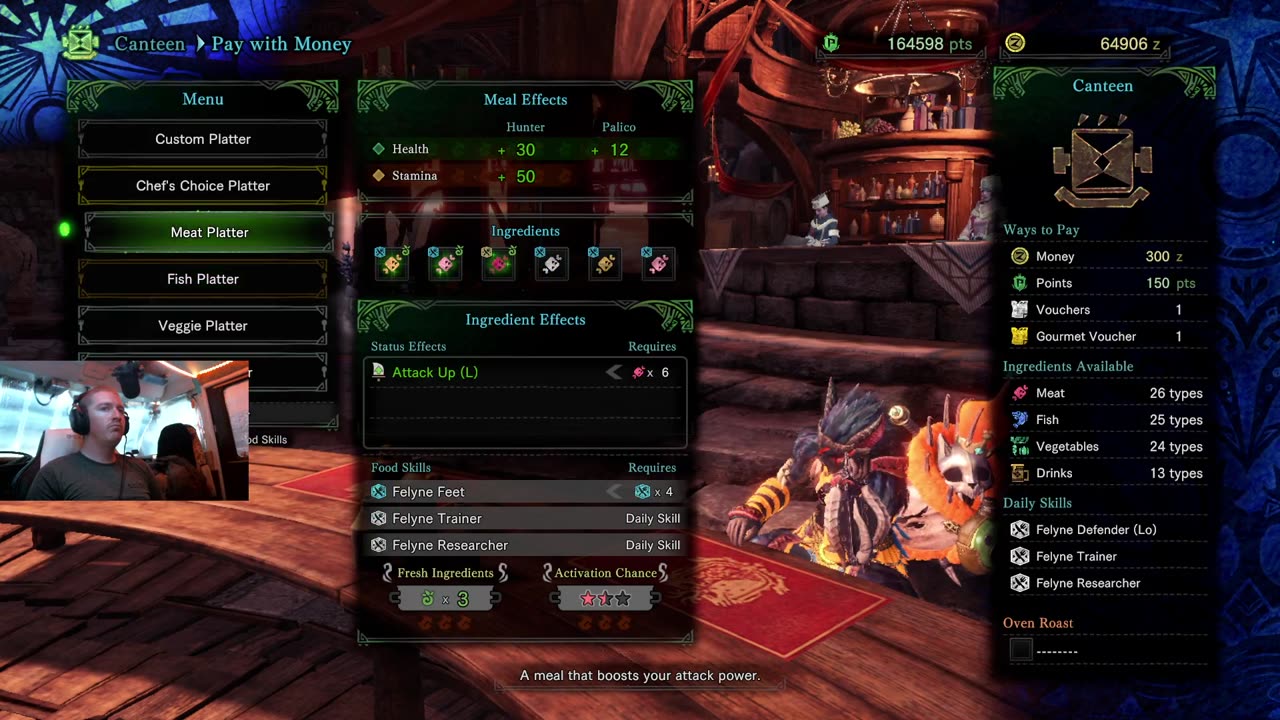
Task: Choose Veggie Platter meal
Action: pos(203,326)
